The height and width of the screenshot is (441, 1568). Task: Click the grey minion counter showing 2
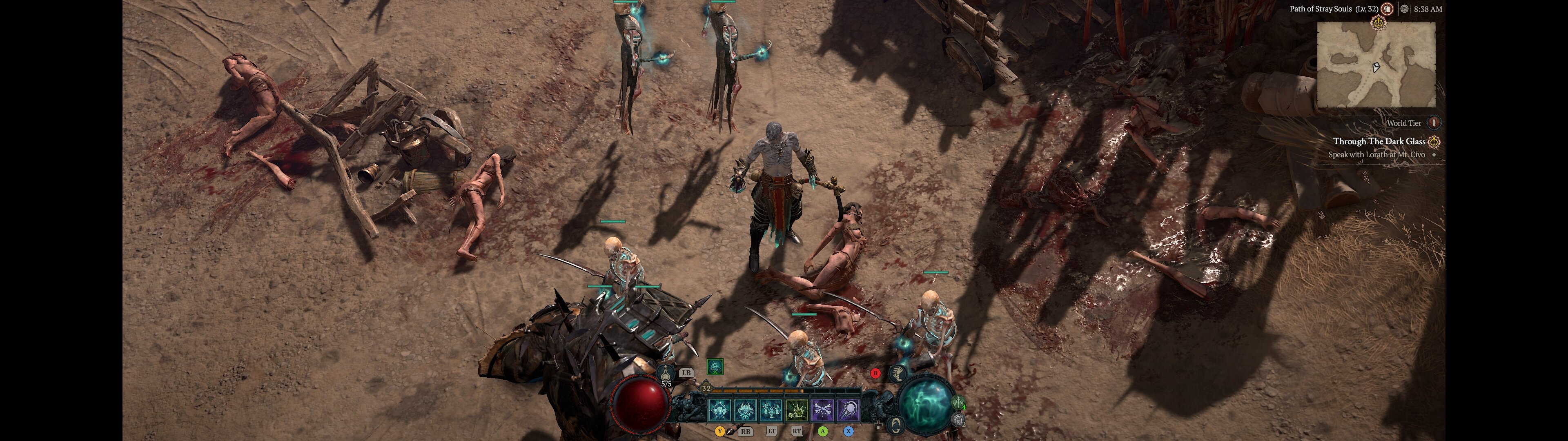(959, 419)
